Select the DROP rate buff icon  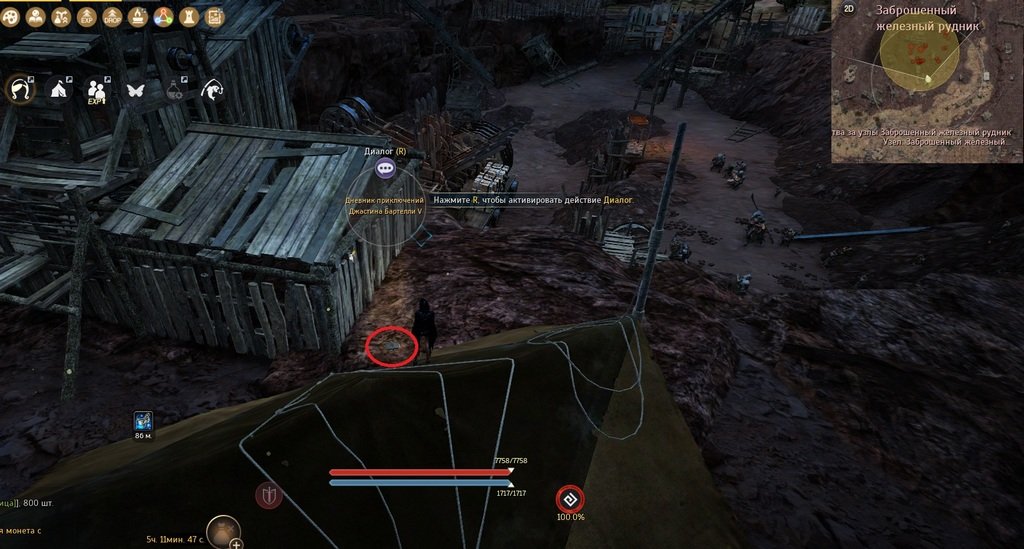pos(111,17)
